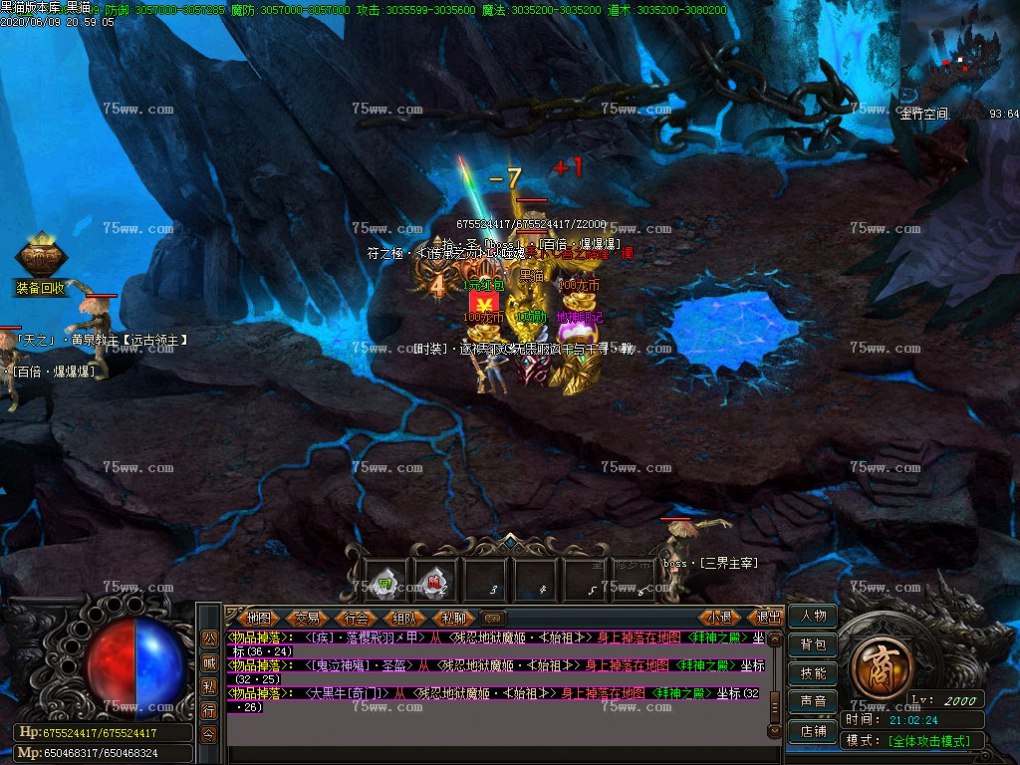Screen dimensions: 1020x765
Task: Open the 人物 character panel
Action: point(813,616)
